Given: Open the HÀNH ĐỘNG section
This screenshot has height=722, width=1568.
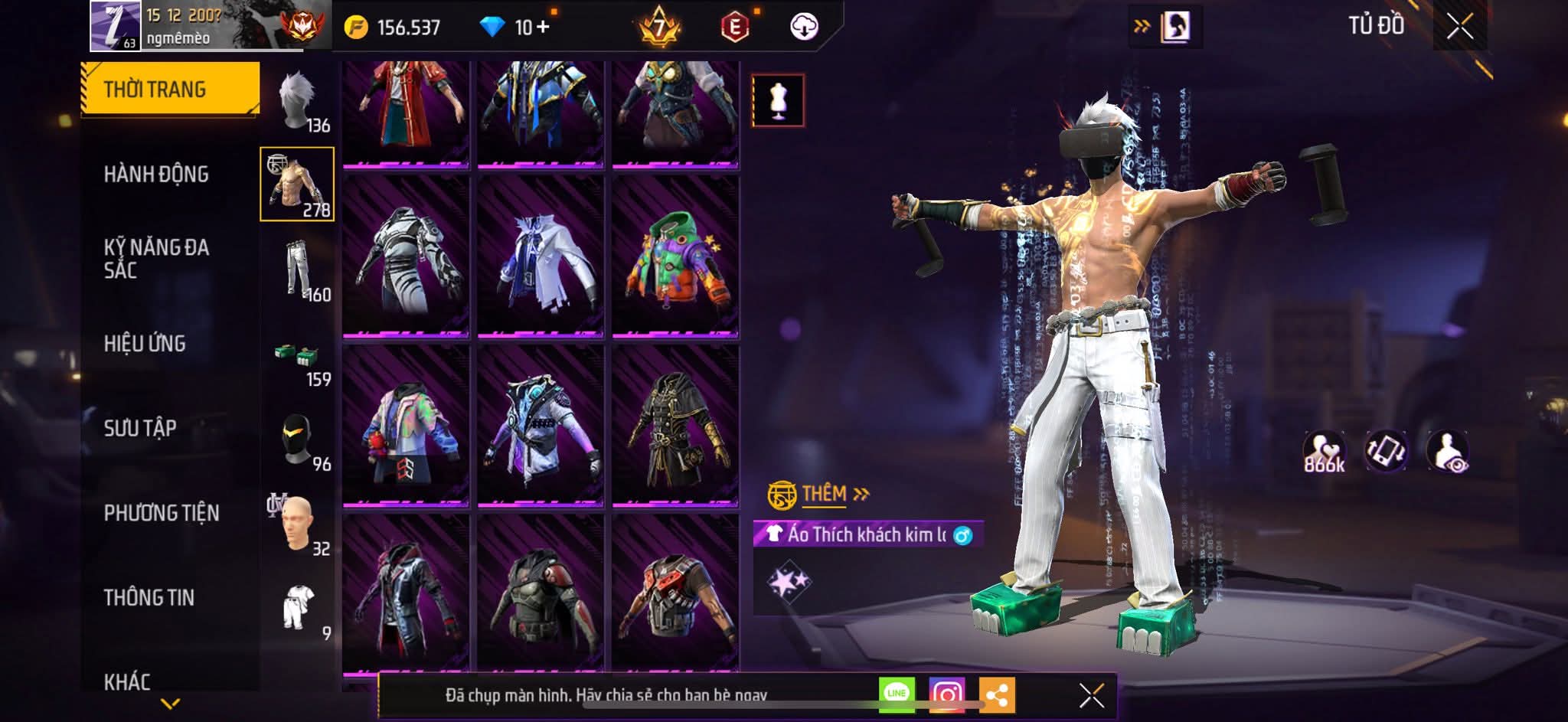Looking at the screenshot, I should pos(156,175).
